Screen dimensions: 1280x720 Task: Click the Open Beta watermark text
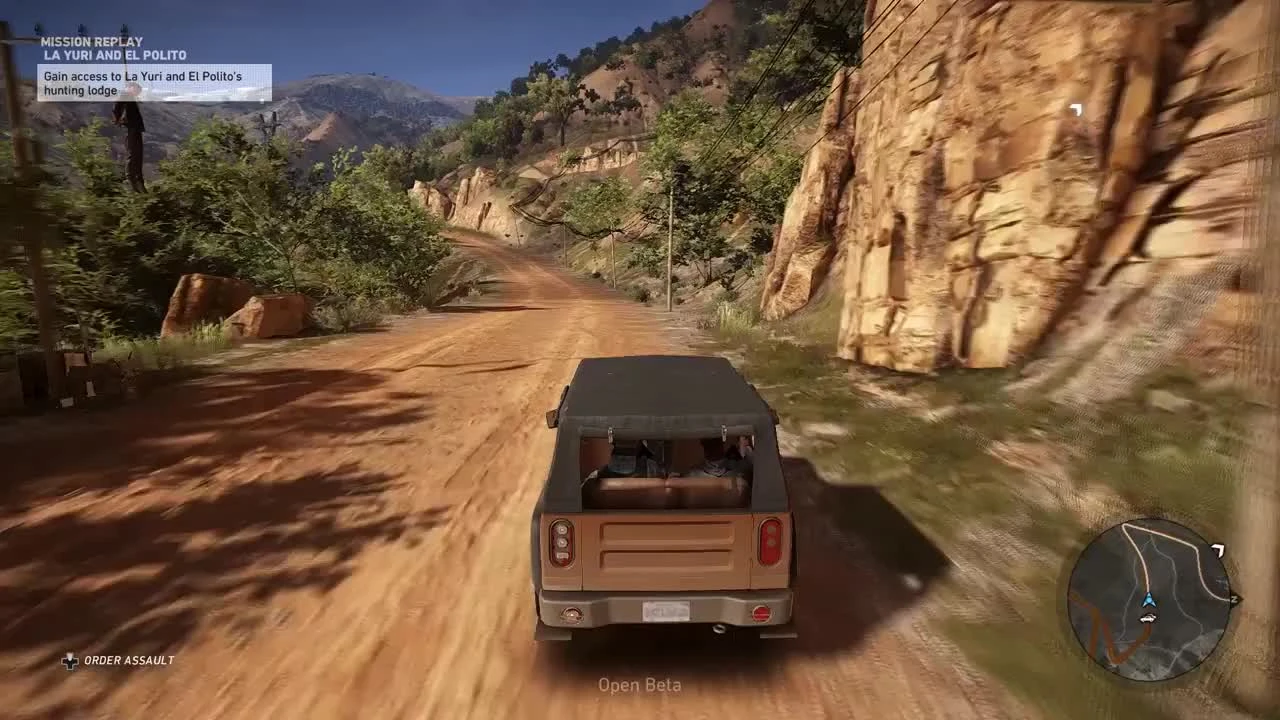639,685
